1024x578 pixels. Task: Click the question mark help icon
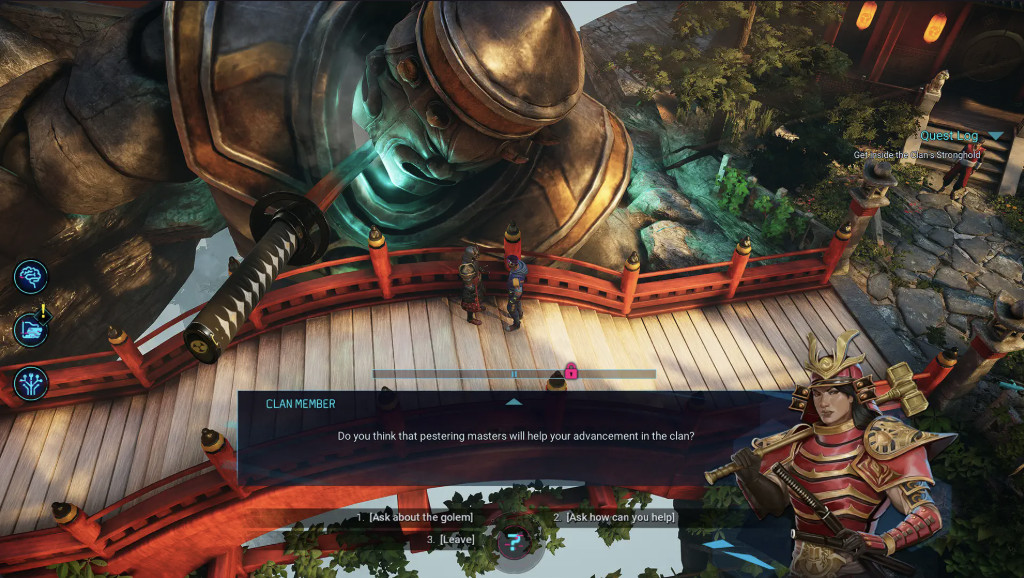tap(514, 543)
